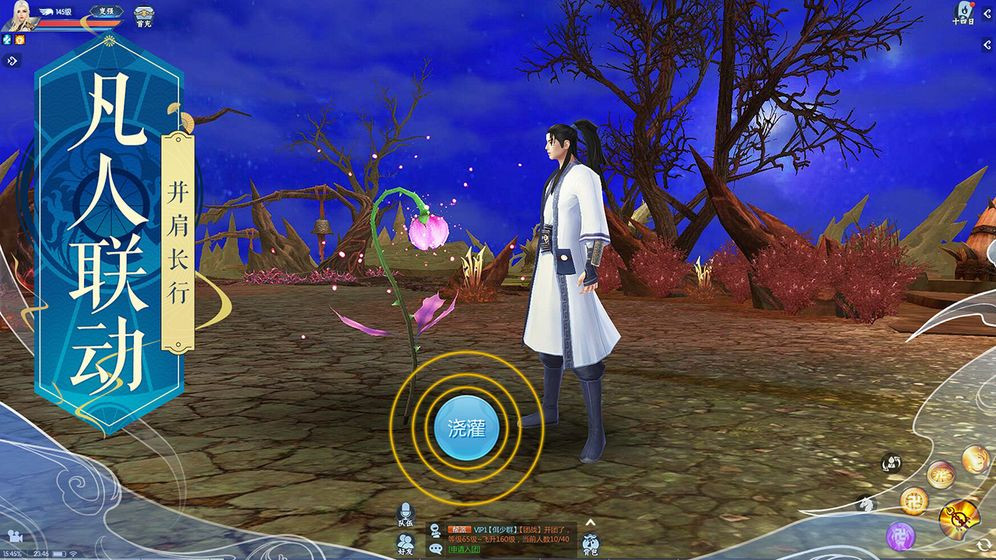Screen dimensions: 996x560
Task: Open the player portrait character panel
Action: point(22,17)
